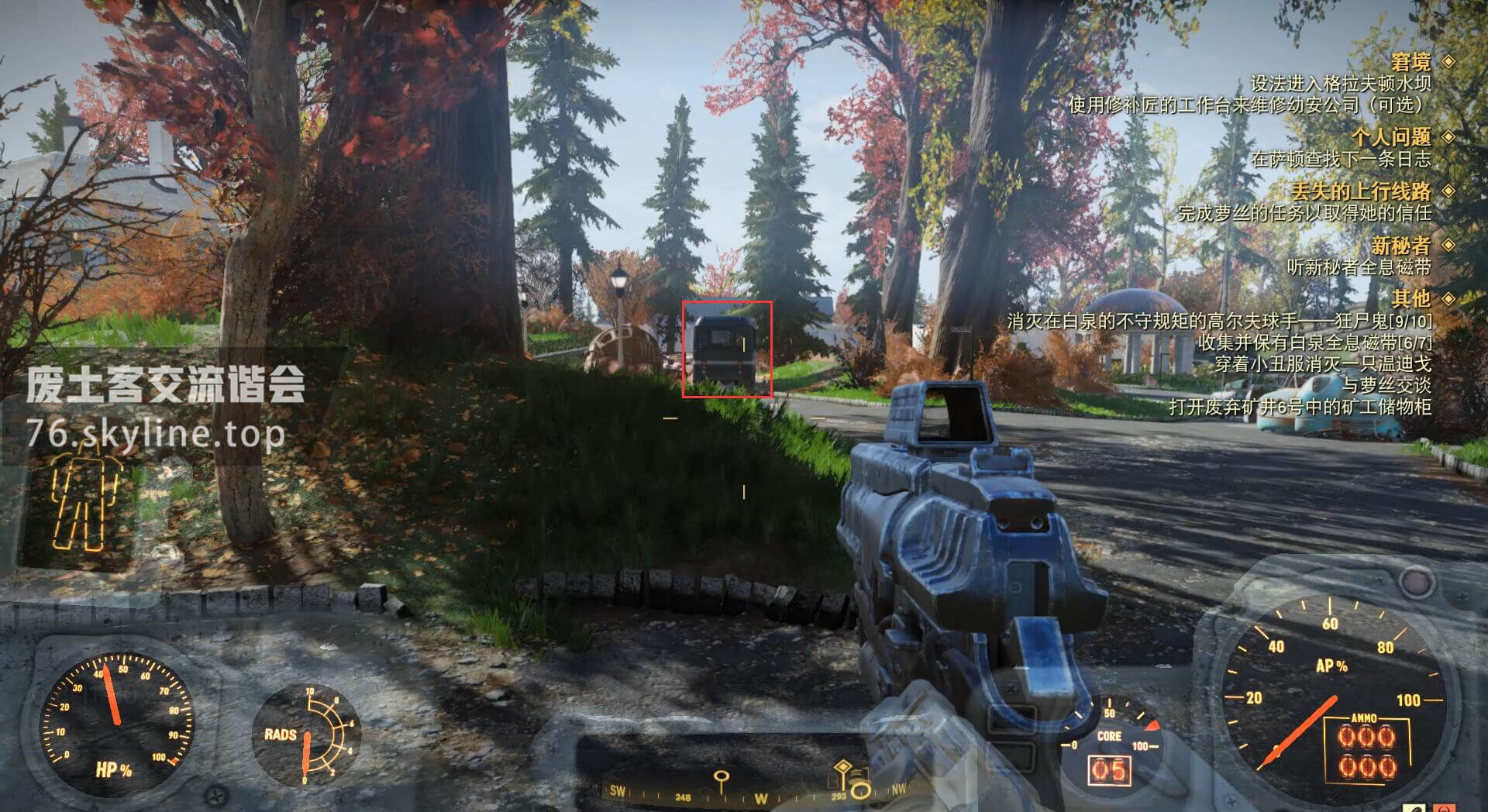Expand the 其他 objectives section
The image size is (1488, 812).
point(1410,298)
